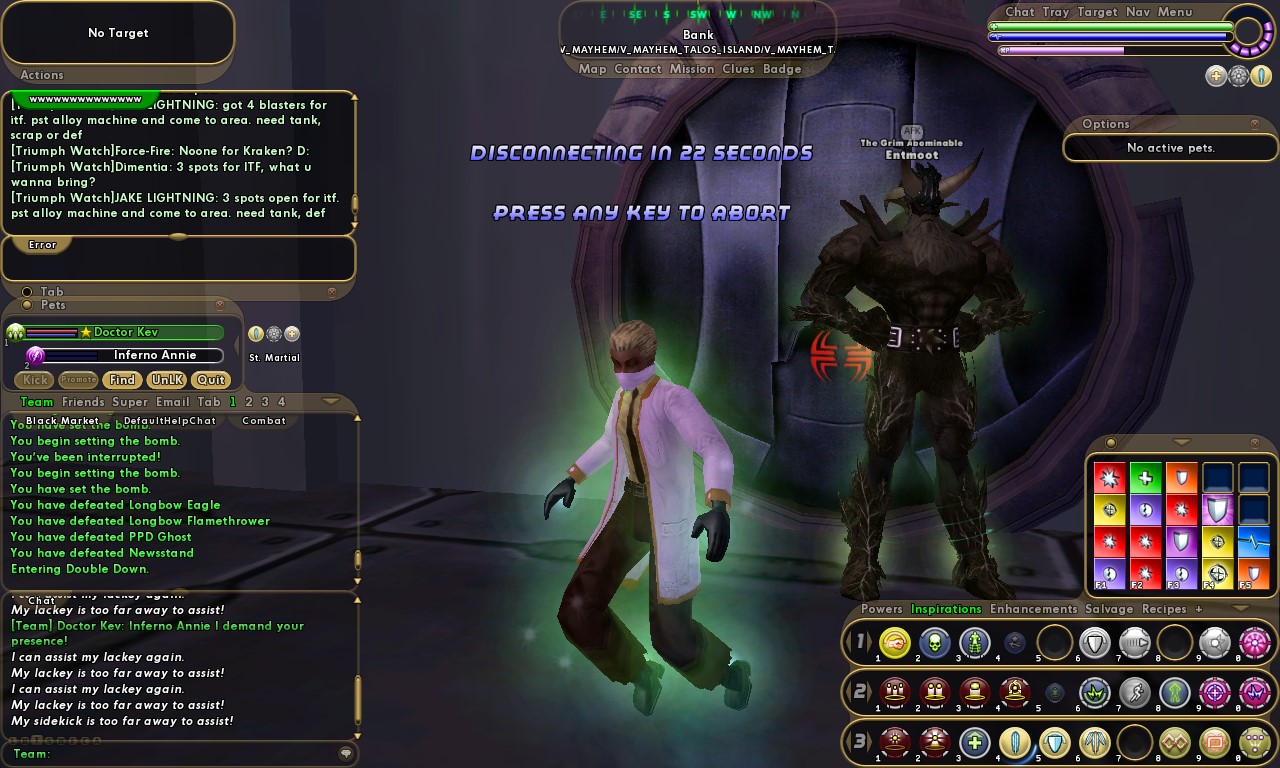This screenshot has height=768, width=1280.
Task: Toggle the Target window button
Action: (x=1097, y=12)
